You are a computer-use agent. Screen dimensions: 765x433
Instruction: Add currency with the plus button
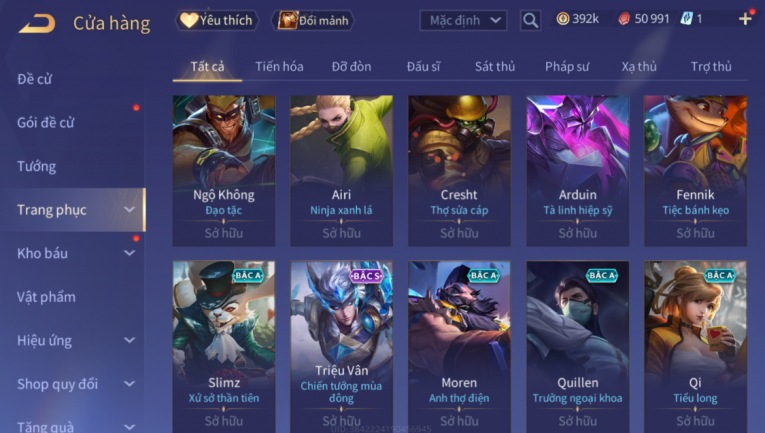pyautogui.click(x=744, y=19)
